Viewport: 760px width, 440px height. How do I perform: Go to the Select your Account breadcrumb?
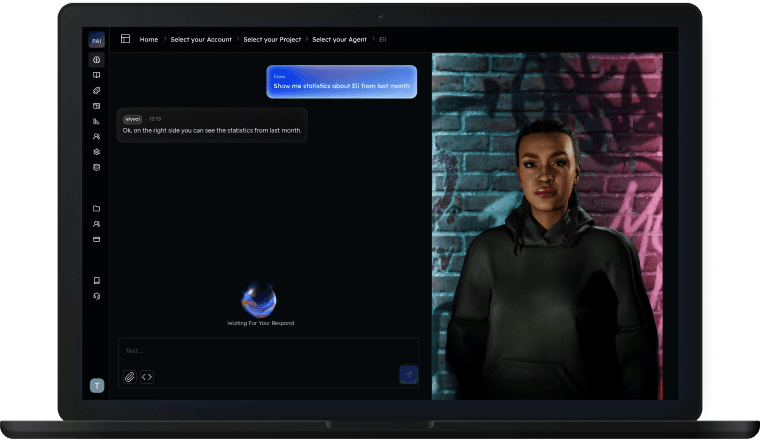(201, 39)
